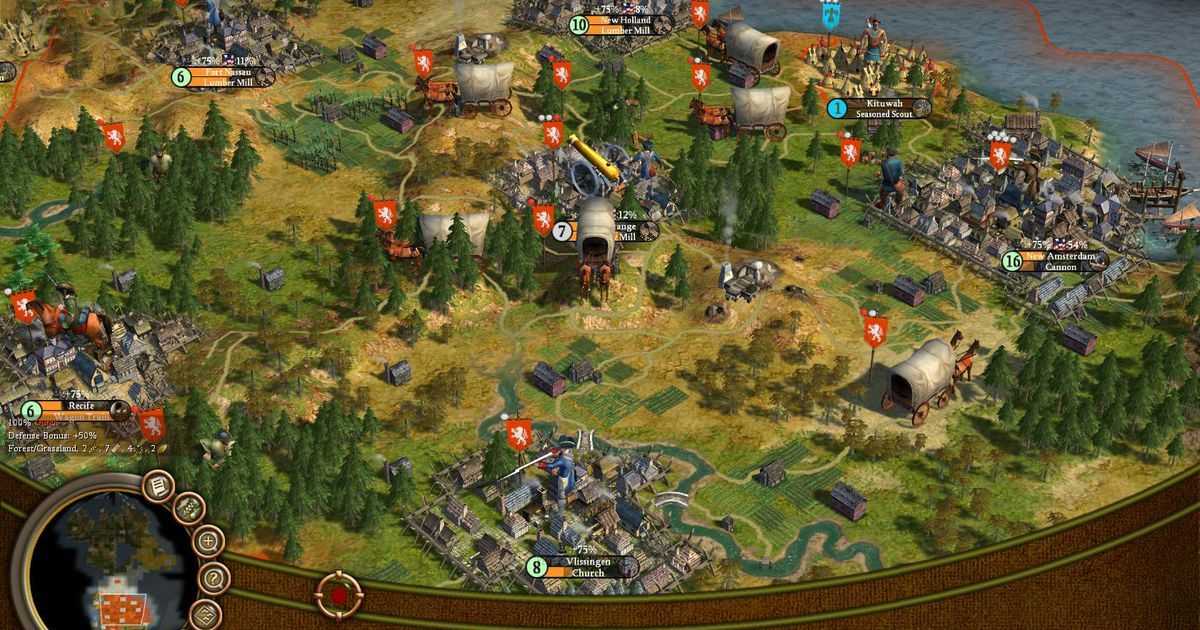Open the scroll document button beside minimap
1200x630 pixels.
point(158,487)
